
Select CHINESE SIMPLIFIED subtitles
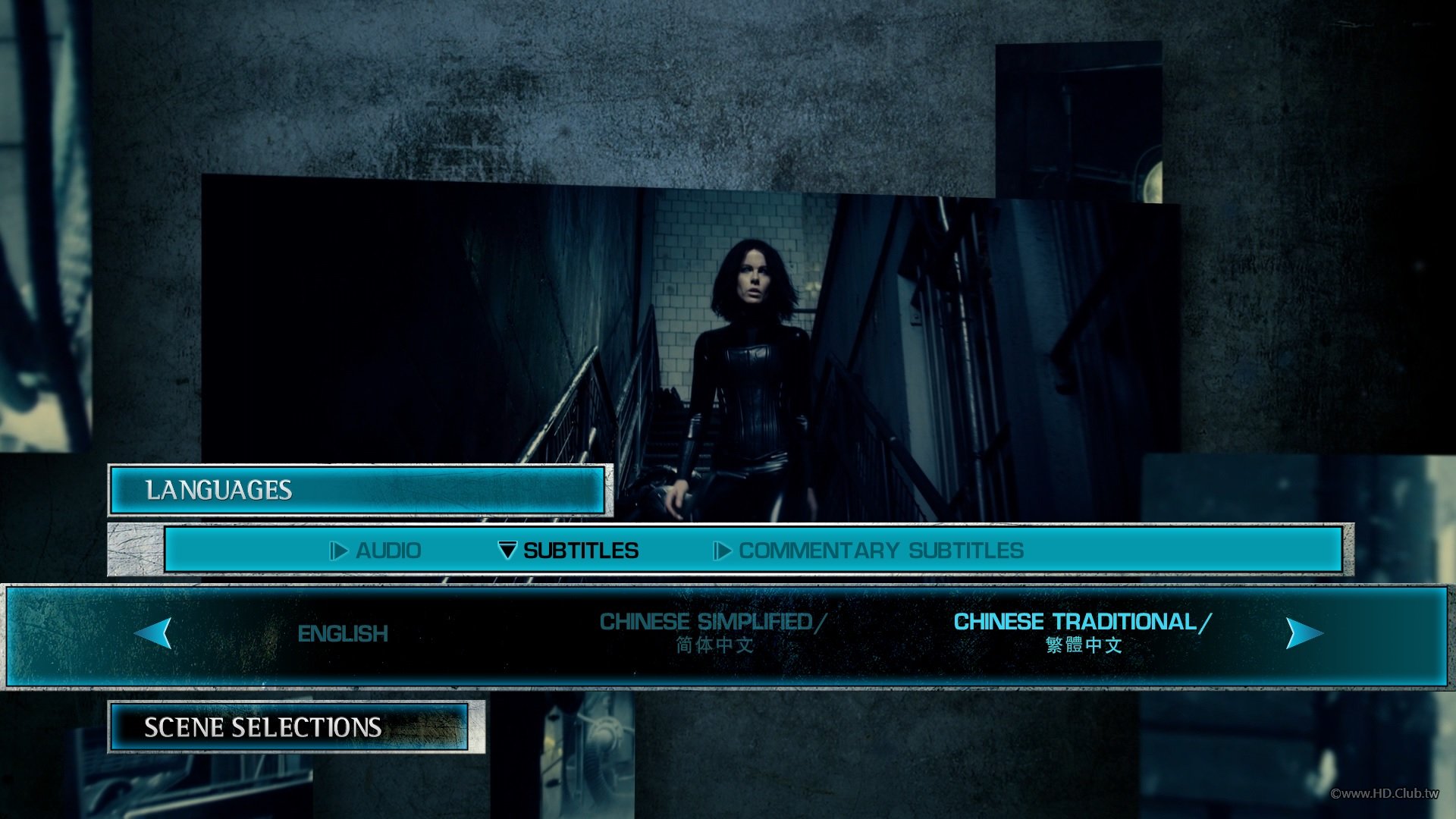713,634
